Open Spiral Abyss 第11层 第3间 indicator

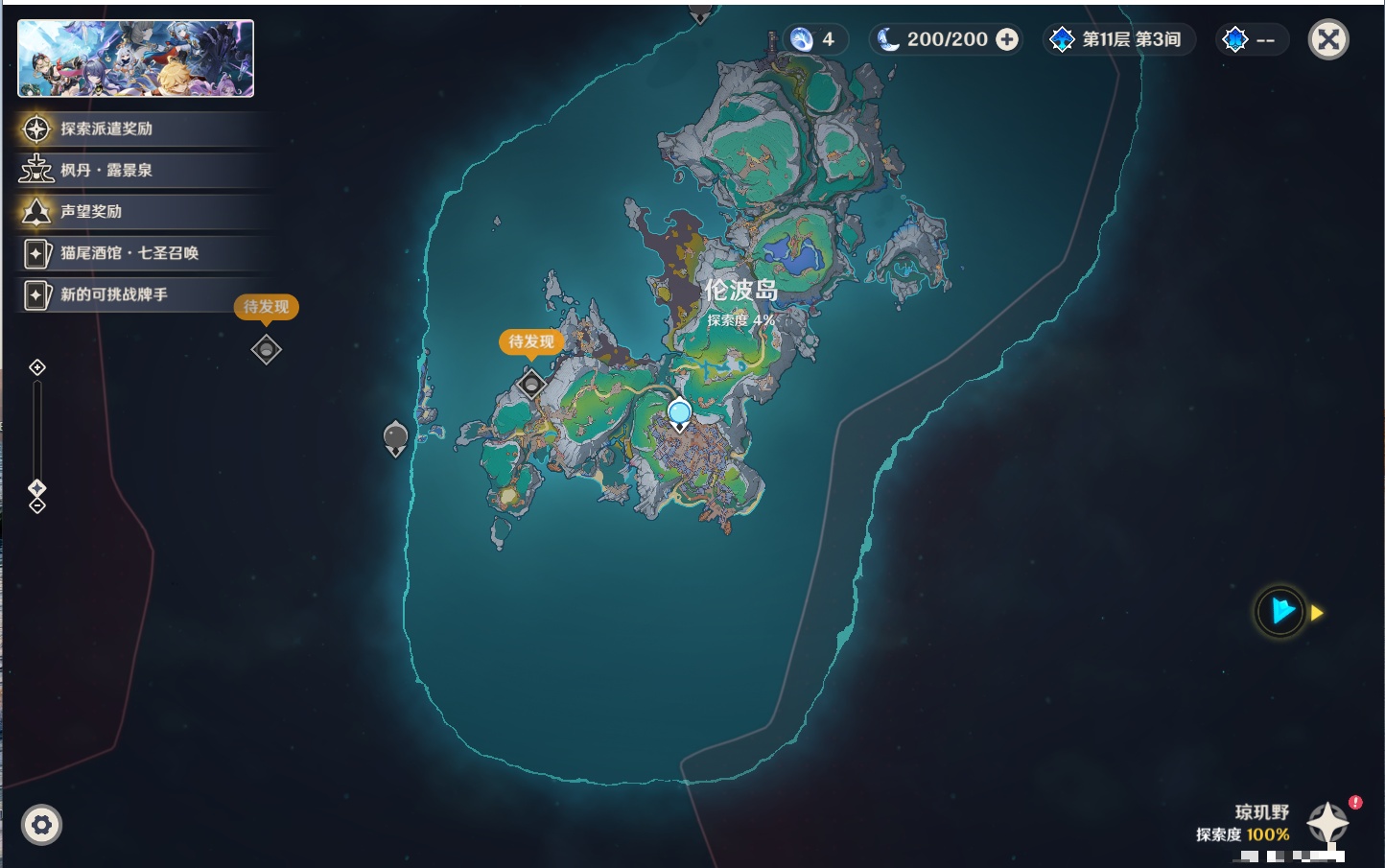pyautogui.click(x=1118, y=39)
